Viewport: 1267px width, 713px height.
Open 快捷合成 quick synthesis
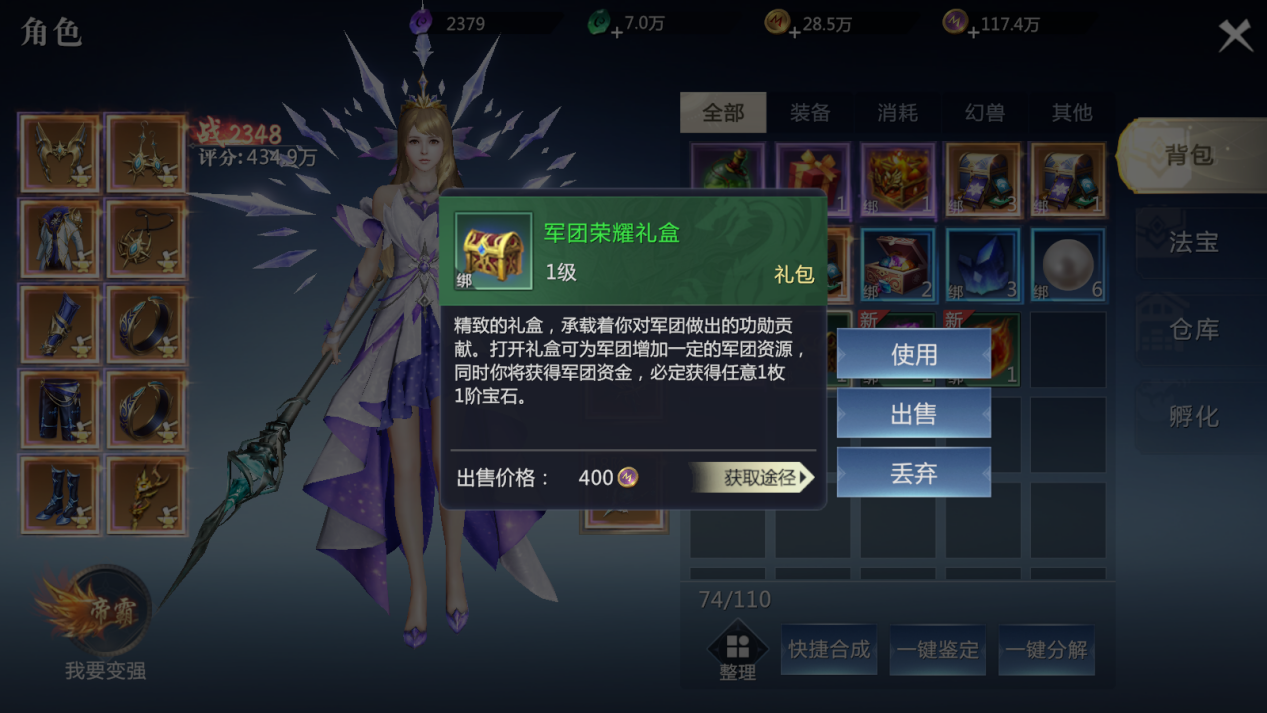coord(828,650)
